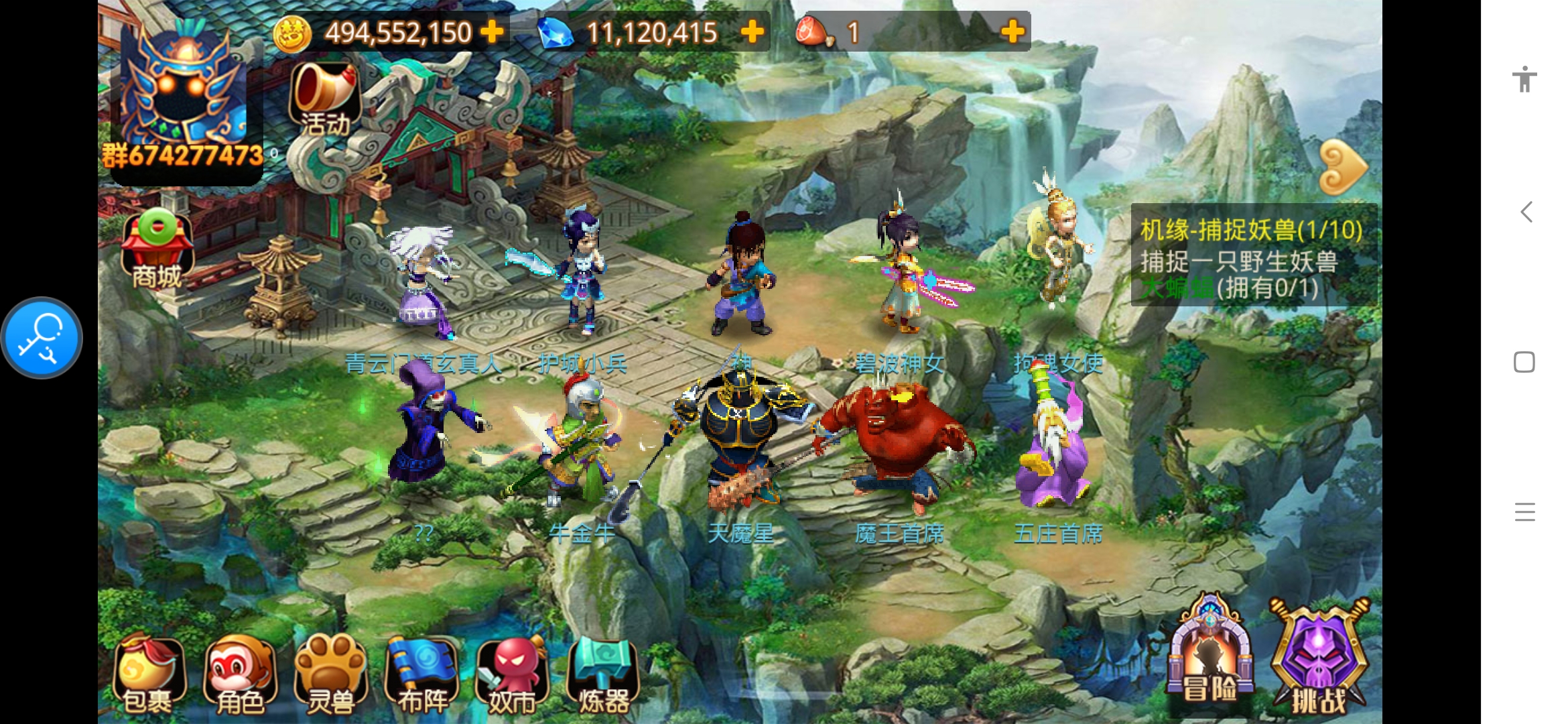Enter the 冒险 adventure mode
The height and width of the screenshot is (724, 1568).
(1210, 657)
